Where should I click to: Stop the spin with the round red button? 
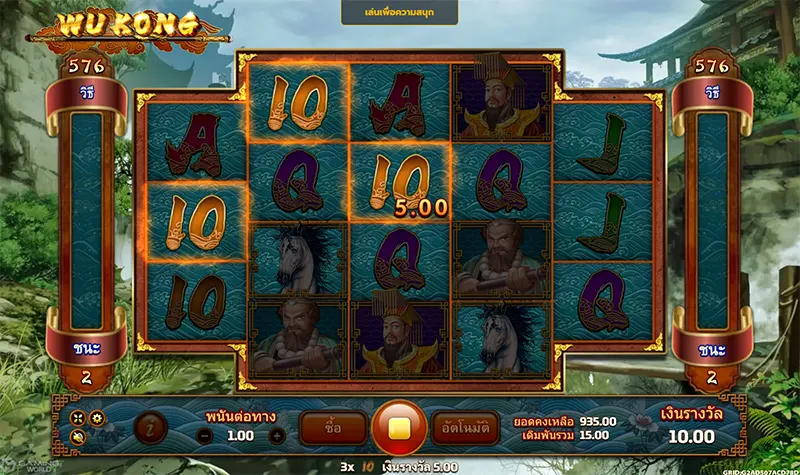click(399, 427)
